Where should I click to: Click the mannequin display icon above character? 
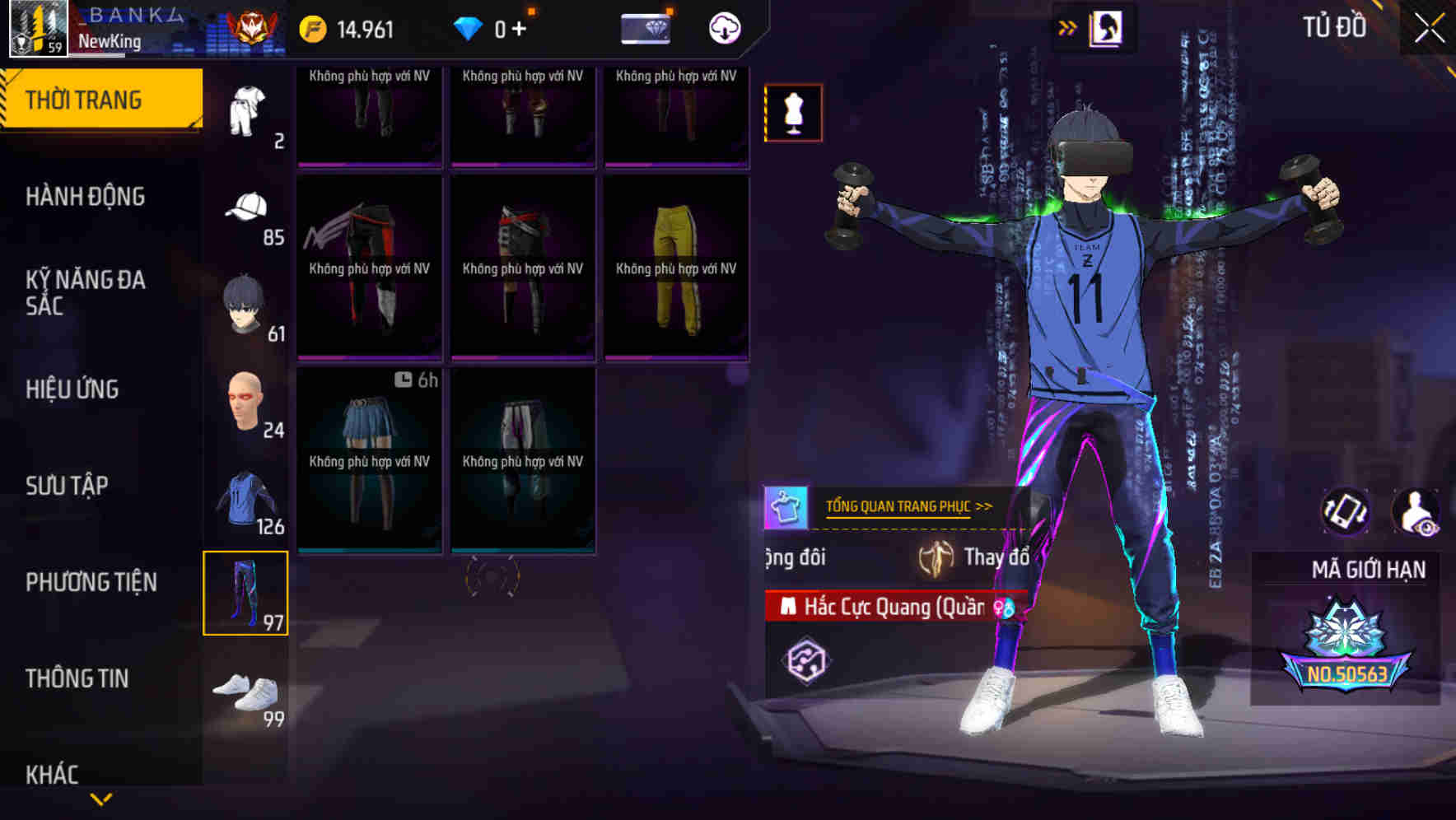(x=793, y=113)
